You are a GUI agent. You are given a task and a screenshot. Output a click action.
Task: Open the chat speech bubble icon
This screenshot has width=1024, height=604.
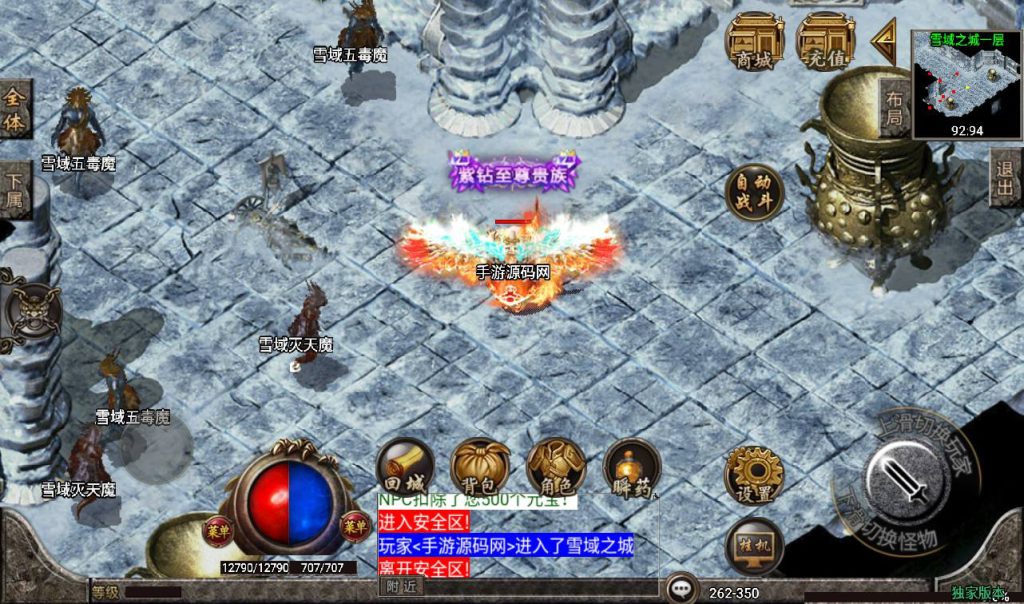(x=682, y=589)
